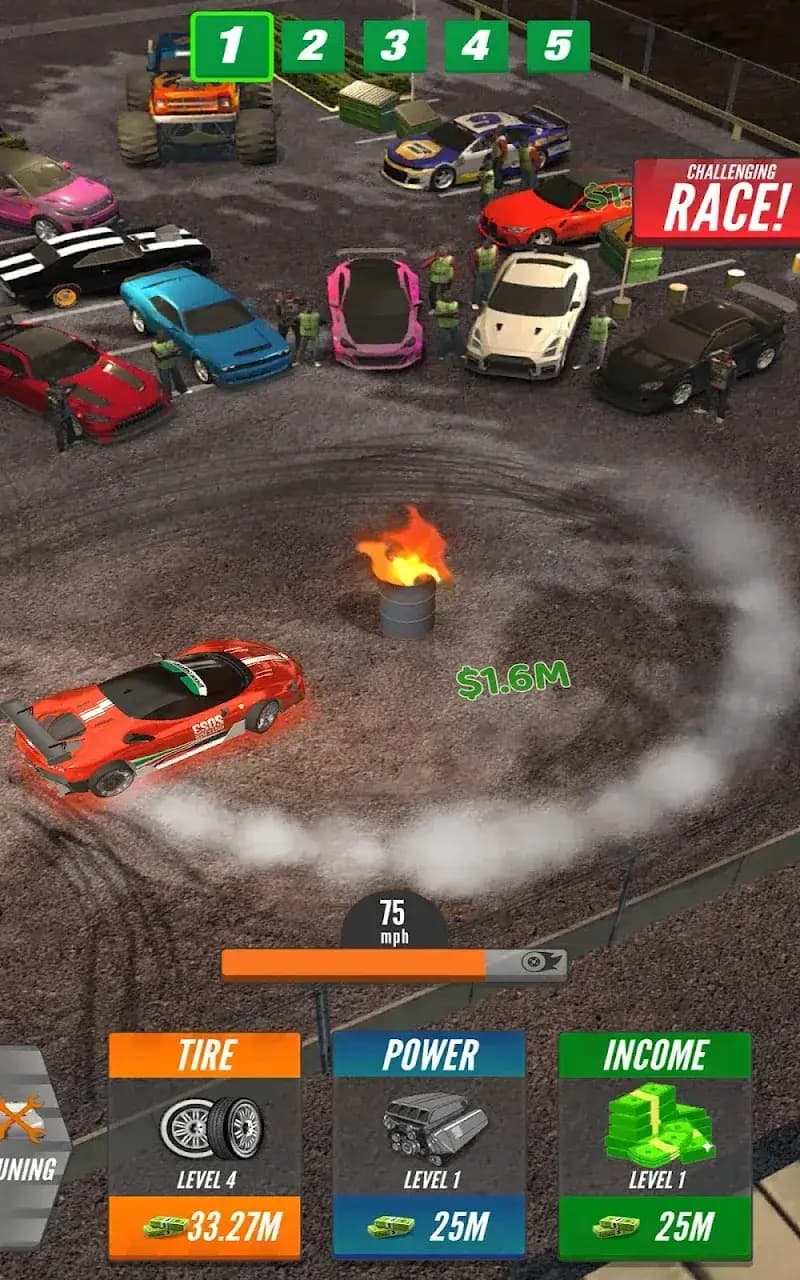800x1280 pixels.
Task: Switch to stage number 2
Action: click(x=312, y=46)
